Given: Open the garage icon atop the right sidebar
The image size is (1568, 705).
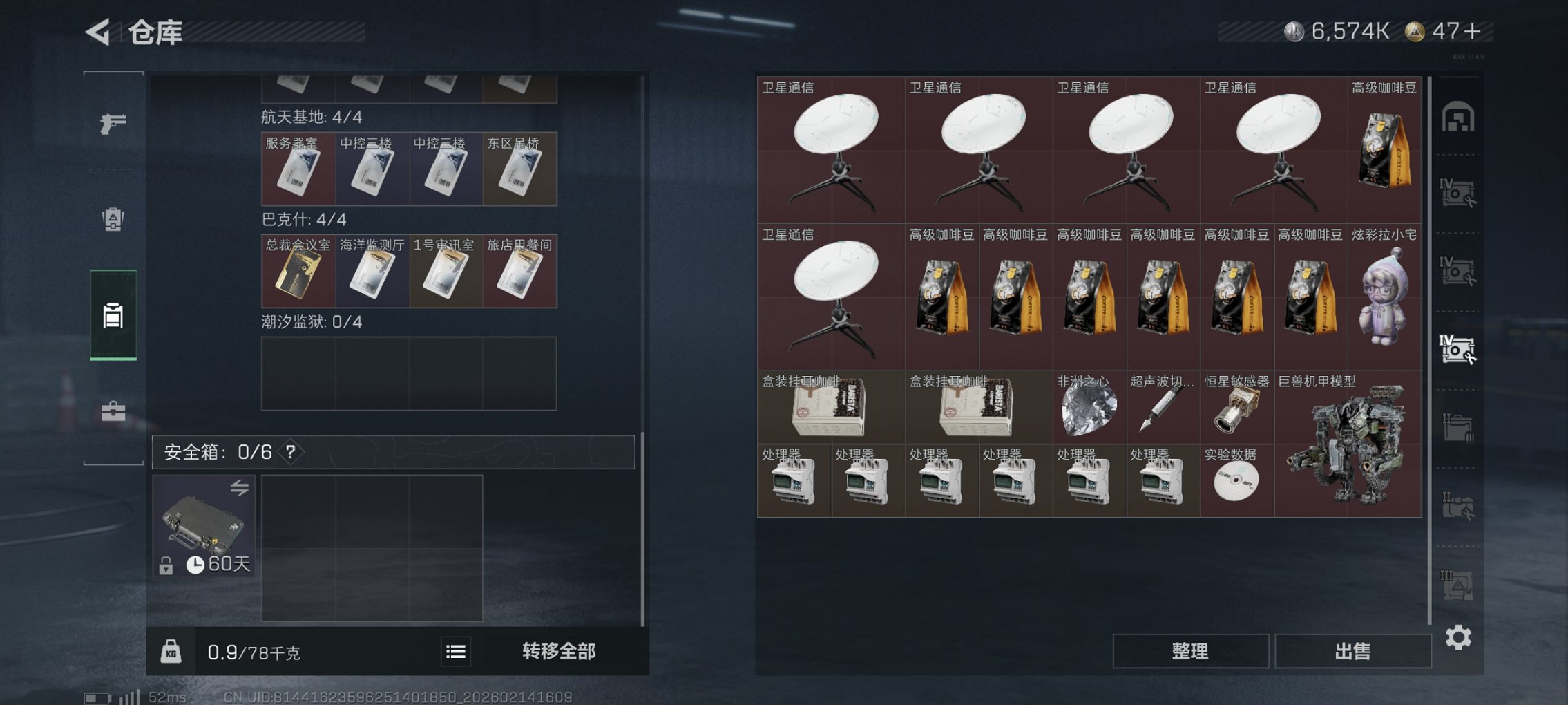Looking at the screenshot, I should coord(1459,117).
